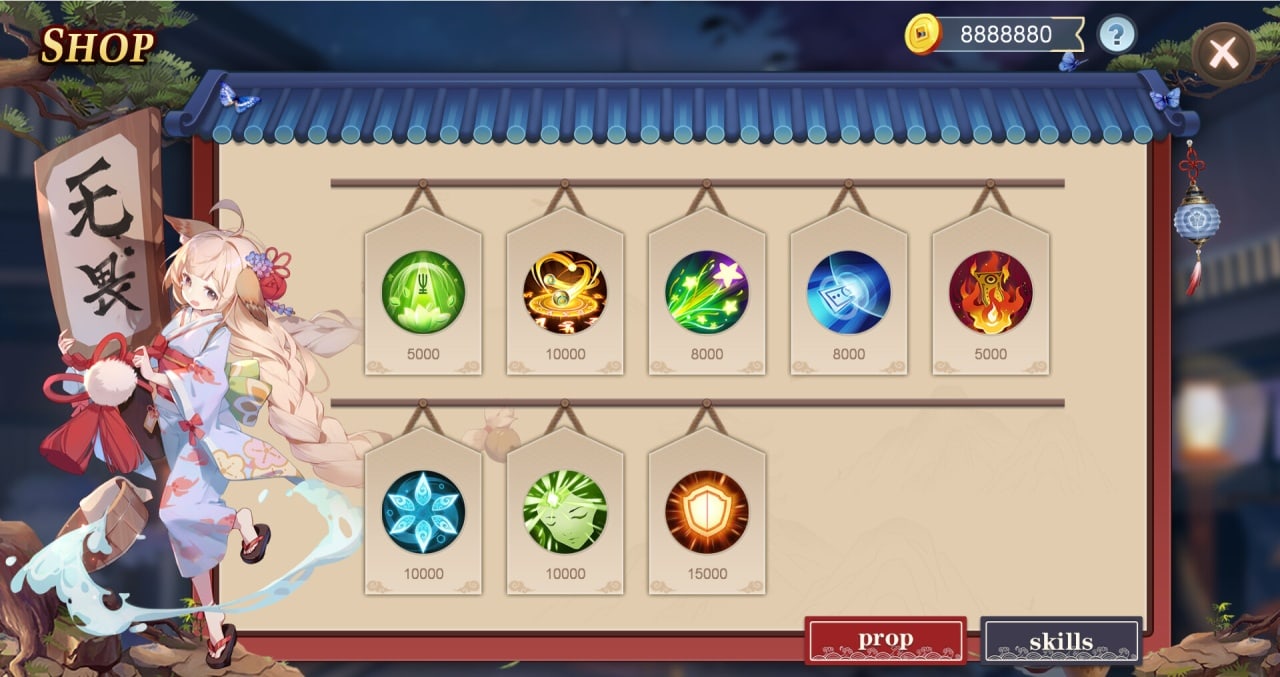Open the question mark help button

(x=1117, y=35)
